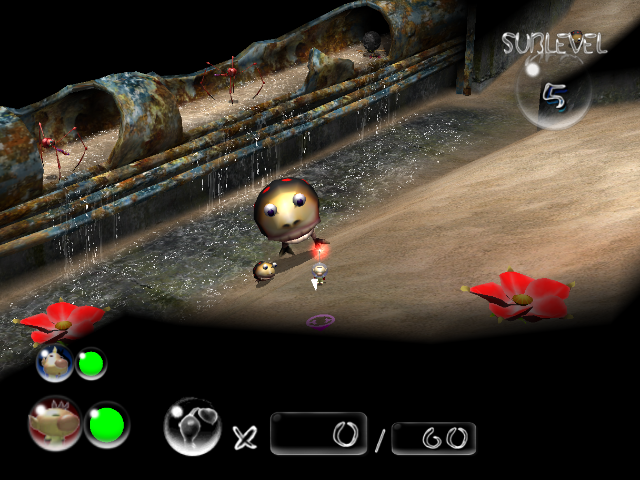Select the small inactive captain portrait
The height and width of the screenshot is (480, 640).
click(55, 362)
